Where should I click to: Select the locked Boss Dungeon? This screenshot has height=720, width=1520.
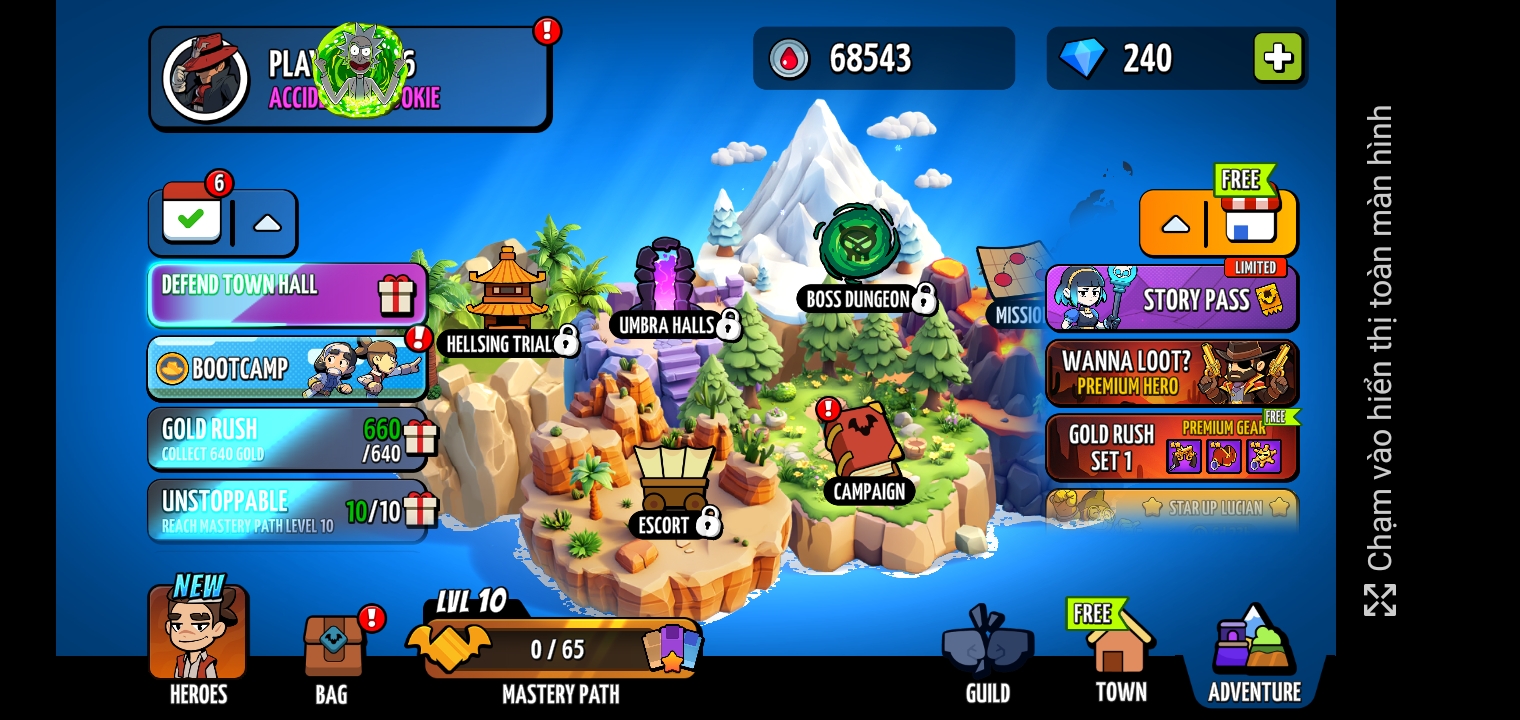pos(859,248)
